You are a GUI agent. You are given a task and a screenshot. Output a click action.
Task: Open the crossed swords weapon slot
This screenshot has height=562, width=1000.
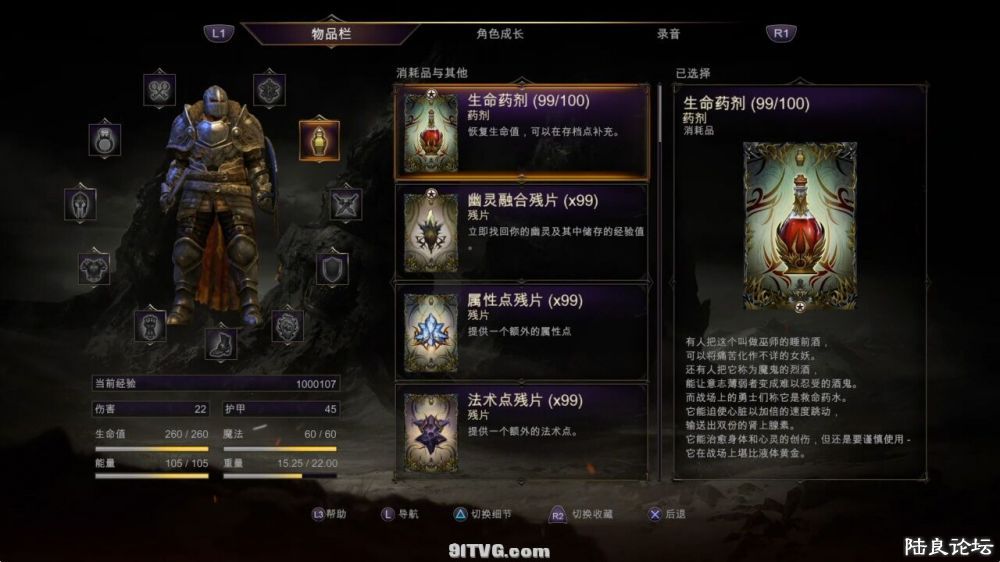coord(346,204)
